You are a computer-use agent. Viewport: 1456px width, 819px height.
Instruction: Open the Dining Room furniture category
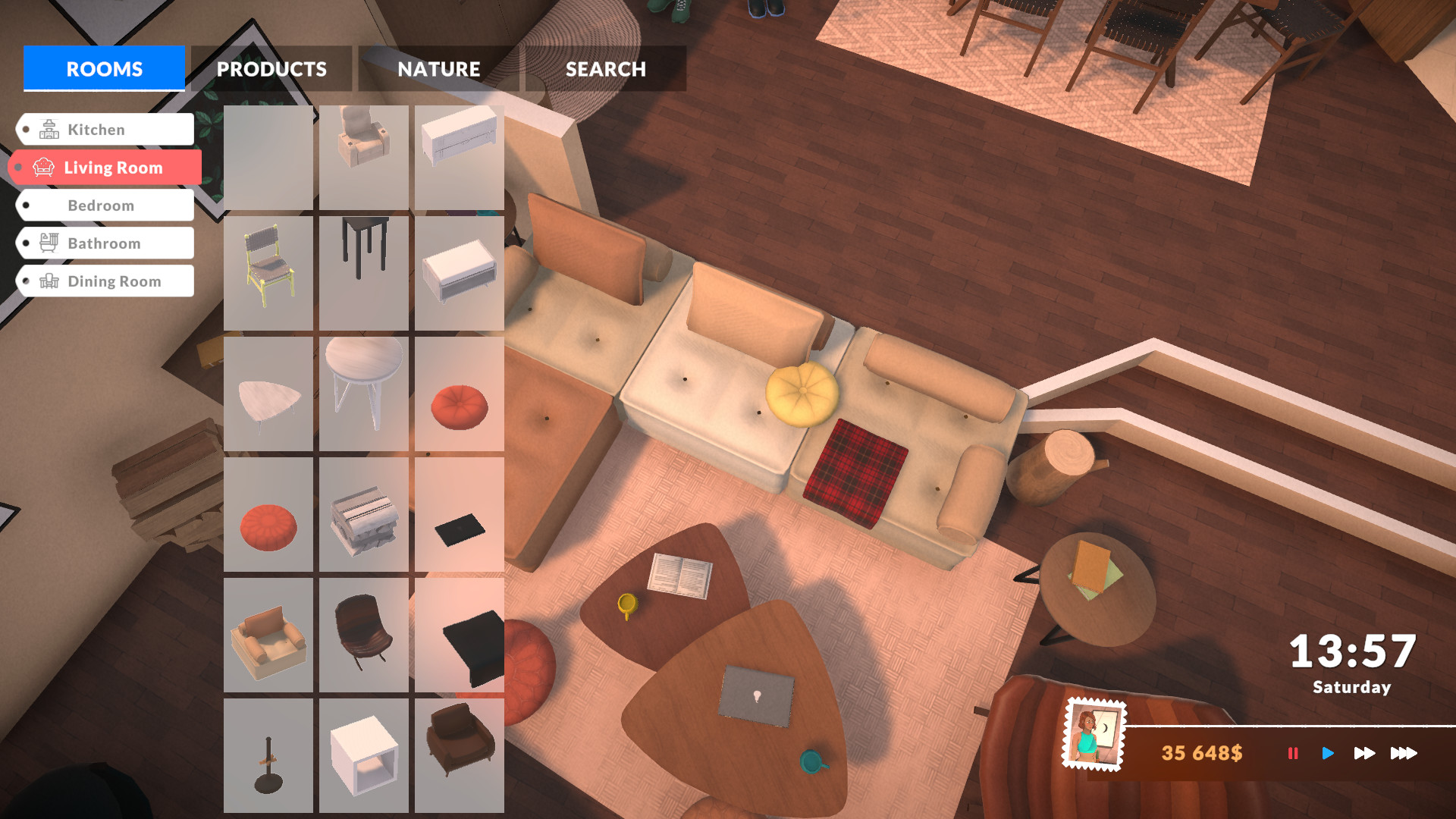click(x=114, y=281)
